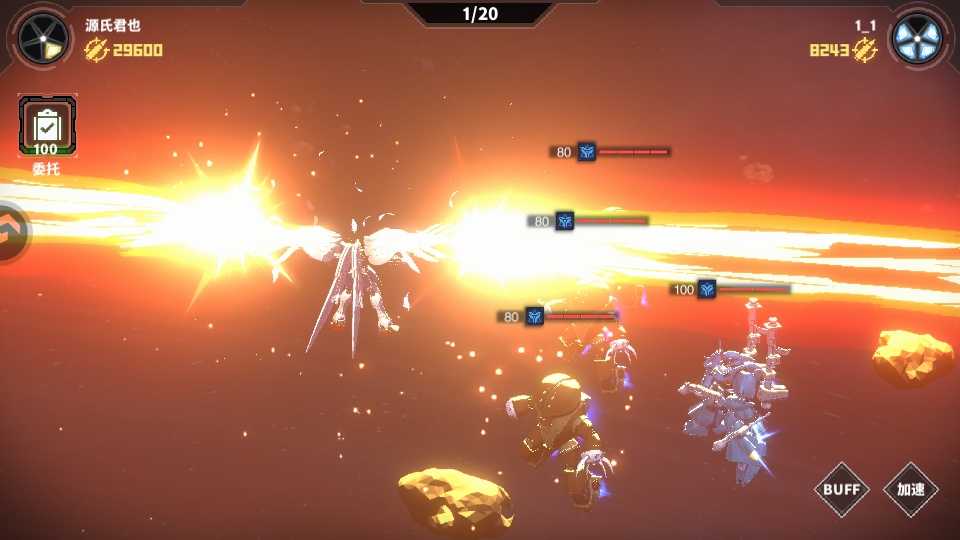Screen dimensions: 960x540
Task: Toggle the 加速 speed-up button
Action: pyautogui.click(x=910, y=489)
